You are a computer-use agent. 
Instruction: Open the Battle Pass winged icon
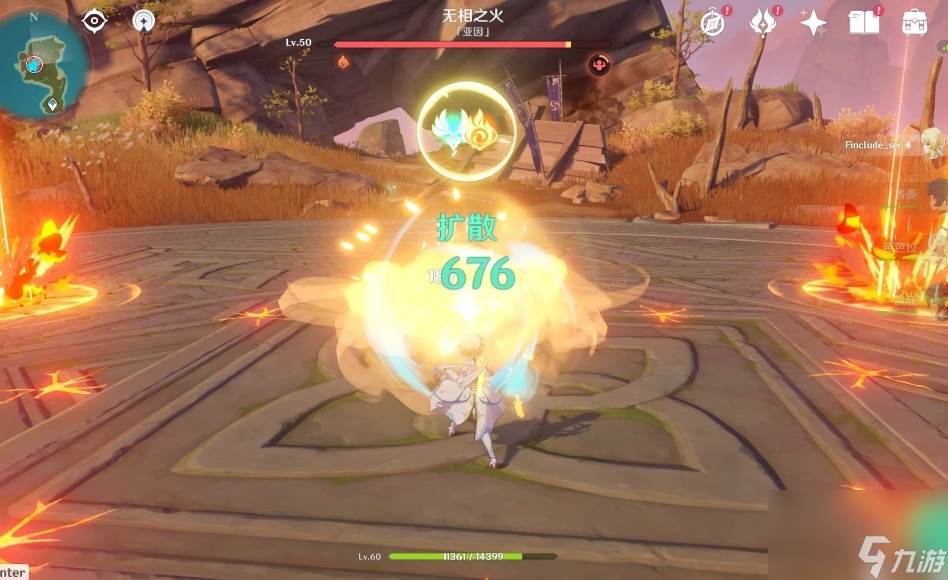765,22
